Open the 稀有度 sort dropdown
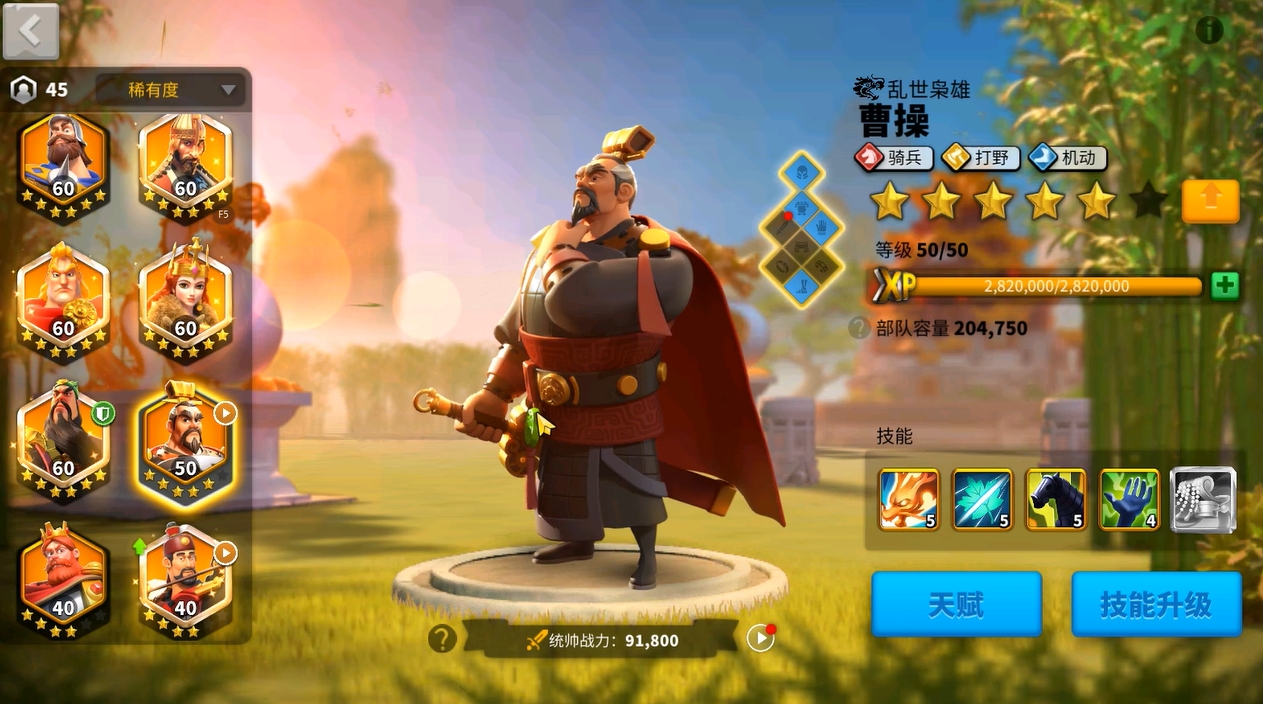The image size is (1263, 704). click(168, 90)
